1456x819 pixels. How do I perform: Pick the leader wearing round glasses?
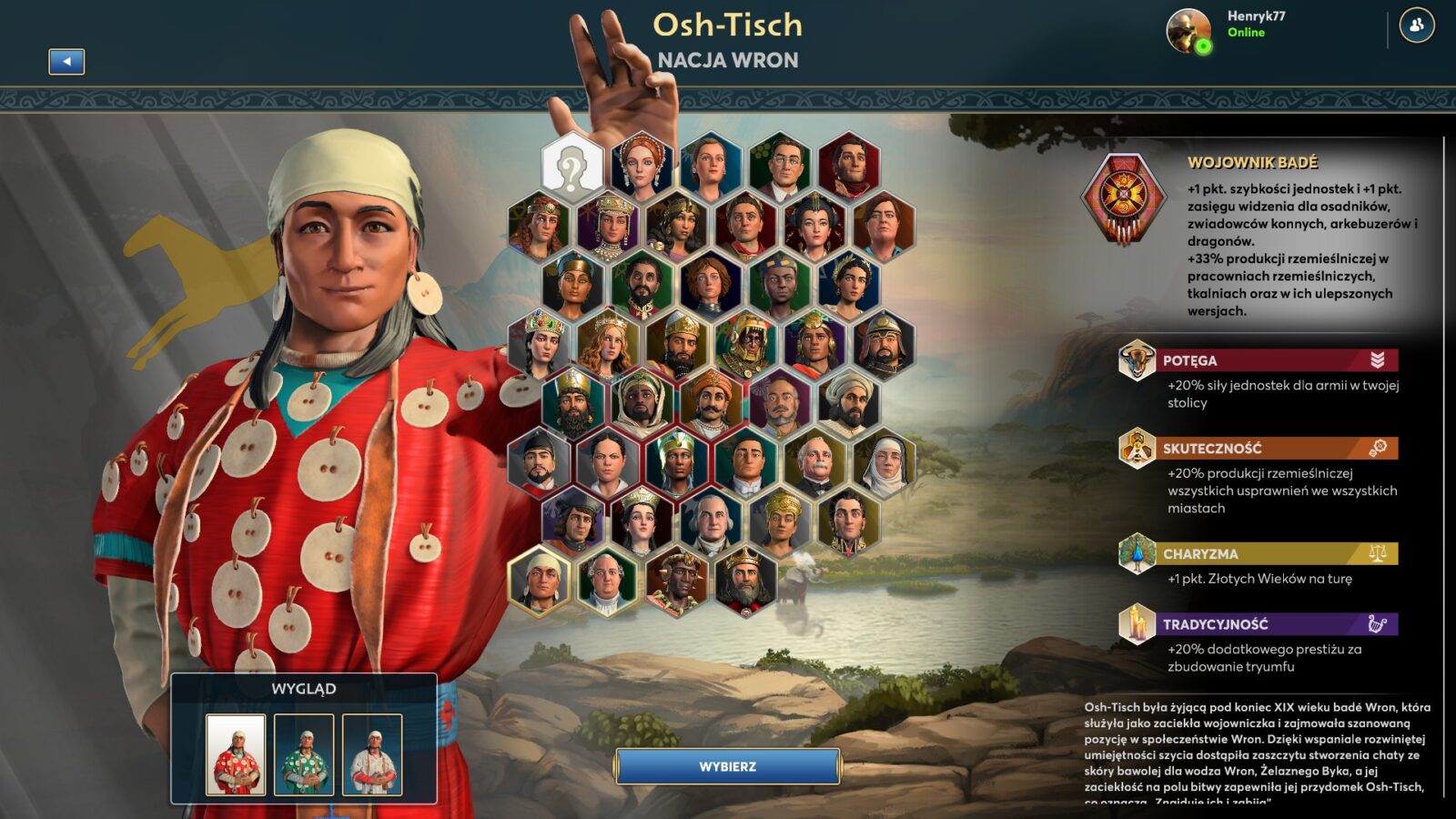(780, 167)
